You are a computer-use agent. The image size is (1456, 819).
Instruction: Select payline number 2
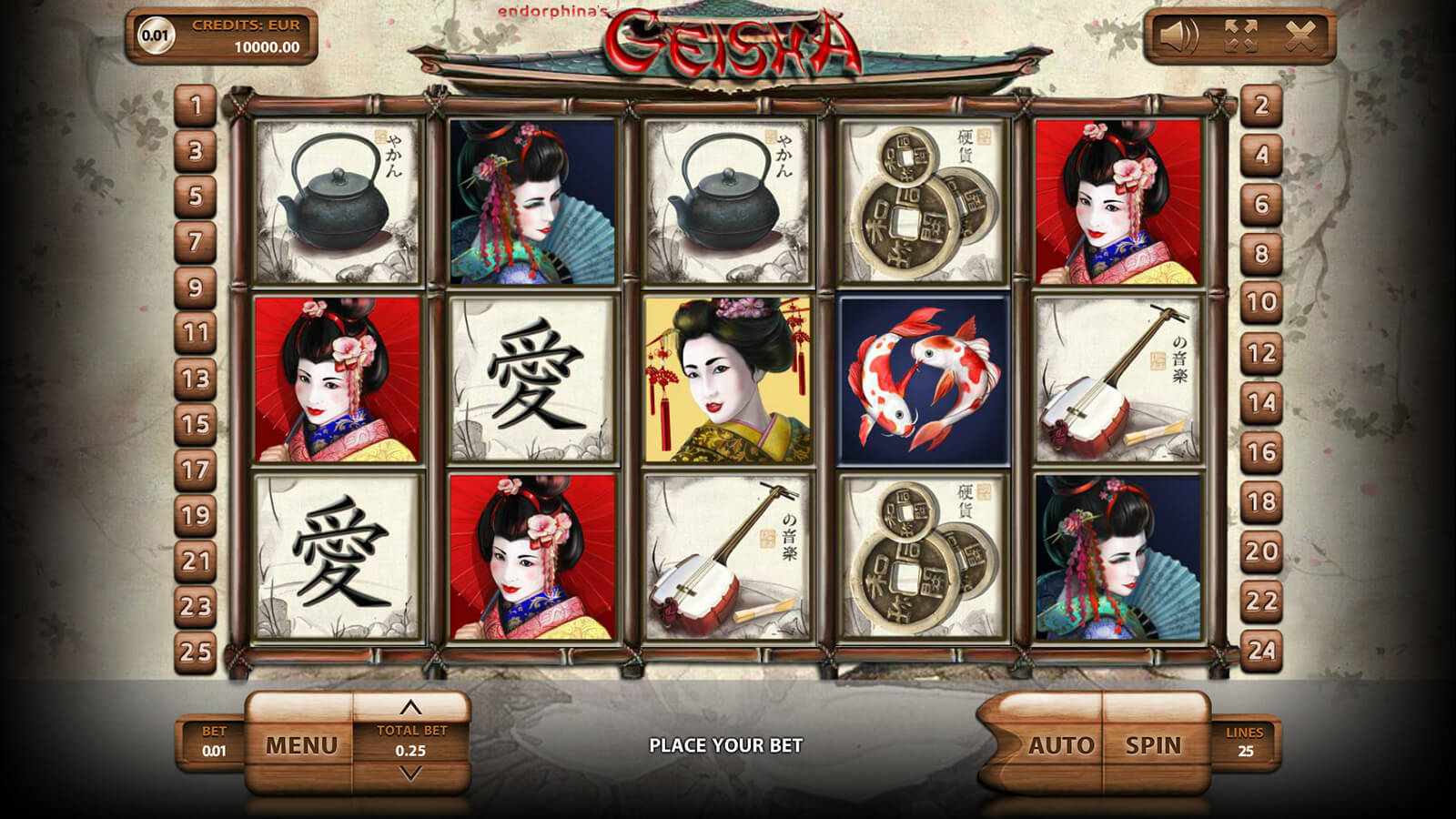1261,106
